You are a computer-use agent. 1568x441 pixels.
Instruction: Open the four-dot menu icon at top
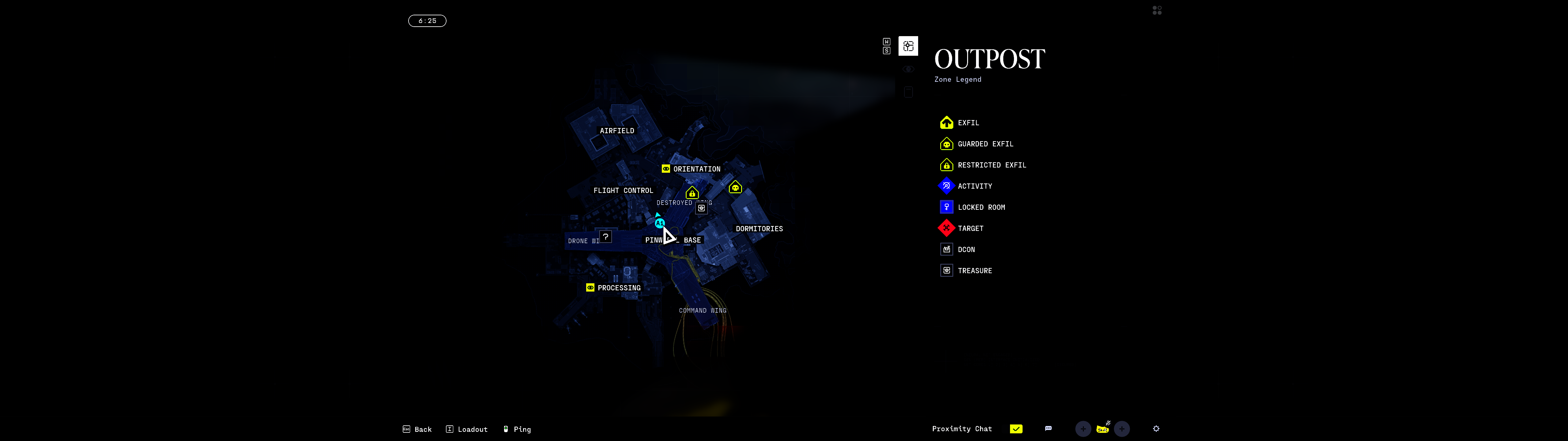(1156, 10)
